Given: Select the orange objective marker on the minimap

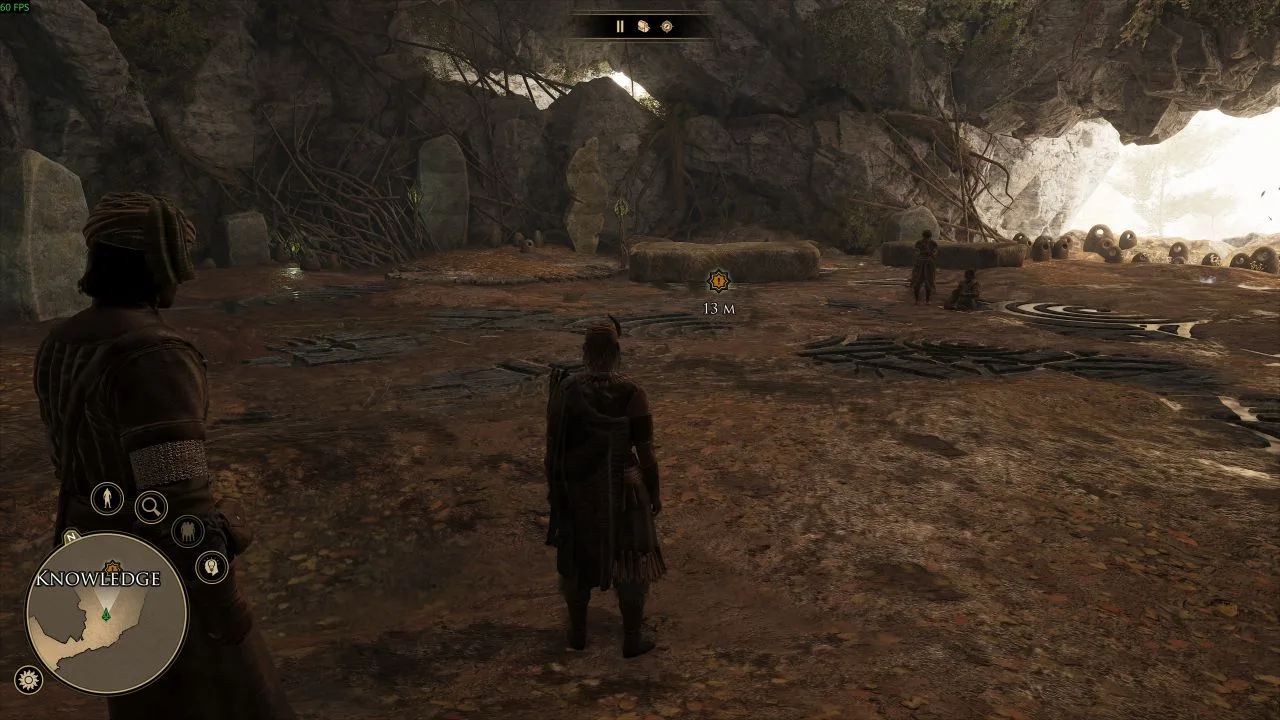Looking at the screenshot, I should (x=112, y=567).
